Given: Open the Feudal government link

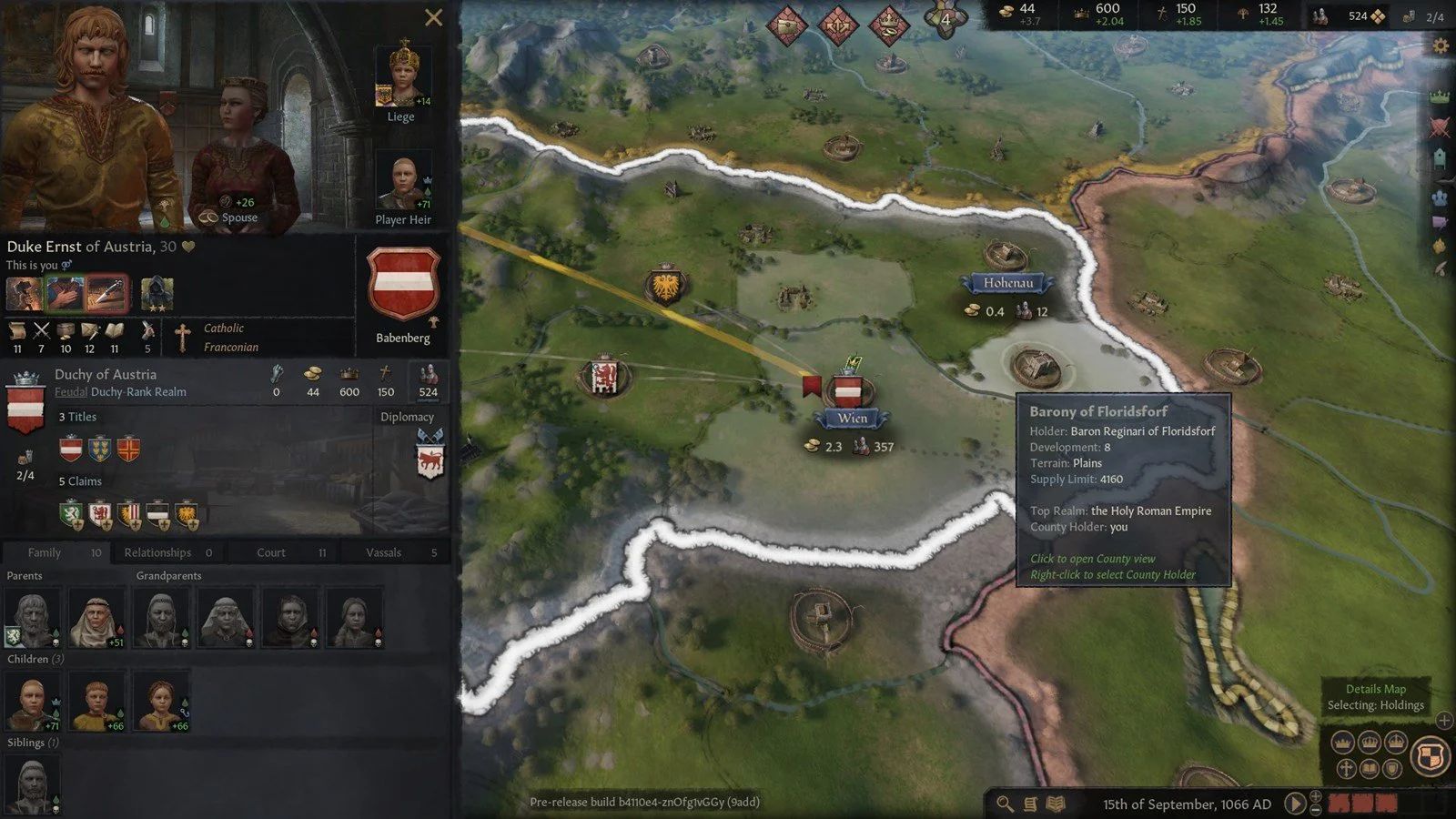Looking at the screenshot, I should (x=71, y=392).
